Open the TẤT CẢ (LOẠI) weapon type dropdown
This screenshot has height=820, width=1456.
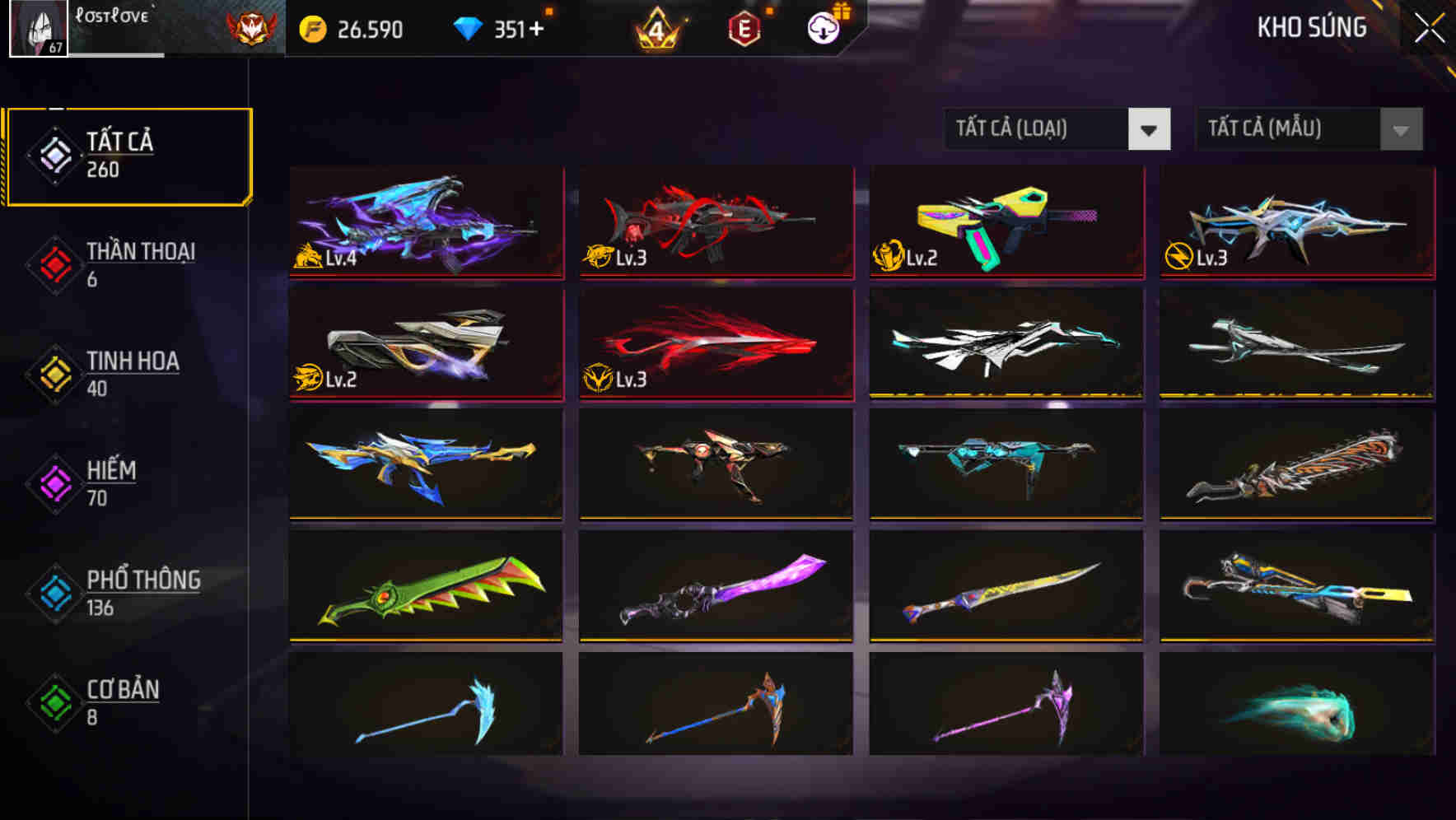click(1038, 129)
